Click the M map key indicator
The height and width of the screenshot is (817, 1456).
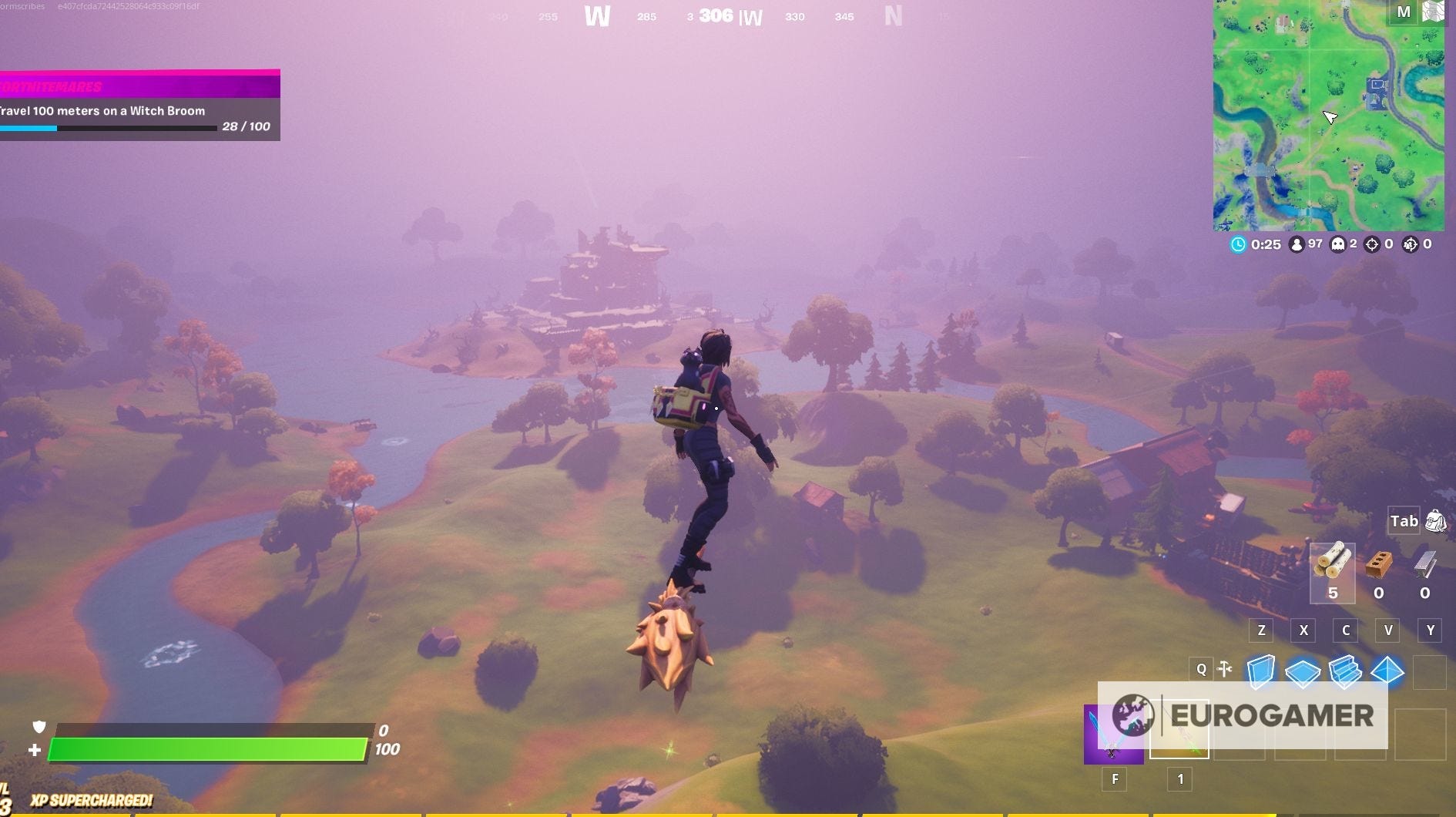coord(1404,12)
